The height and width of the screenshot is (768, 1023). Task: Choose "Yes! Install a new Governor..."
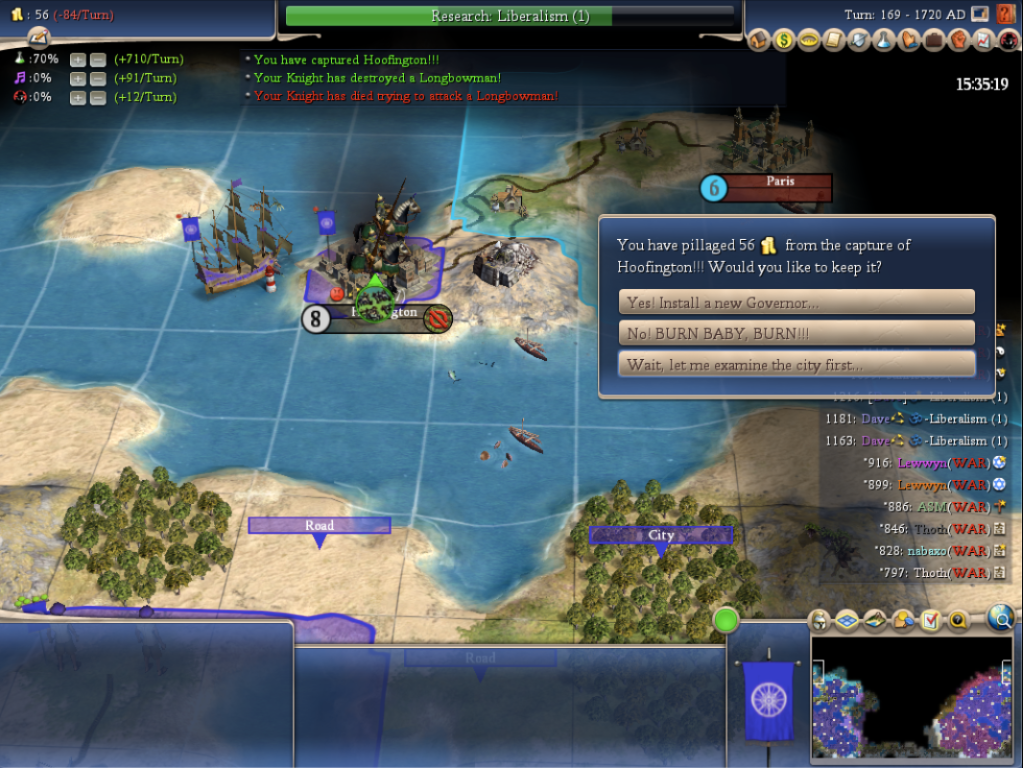point(796,302)
